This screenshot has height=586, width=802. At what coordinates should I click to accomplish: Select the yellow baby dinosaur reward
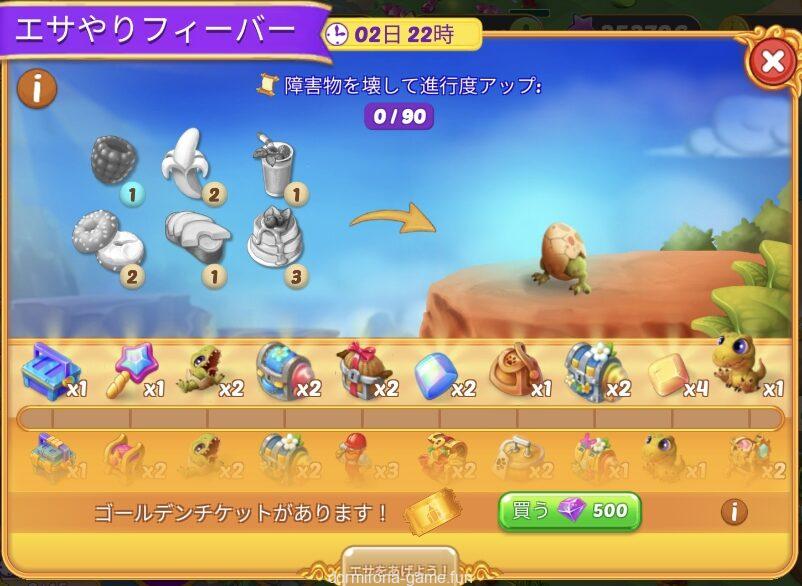click(x=739, y=364)
